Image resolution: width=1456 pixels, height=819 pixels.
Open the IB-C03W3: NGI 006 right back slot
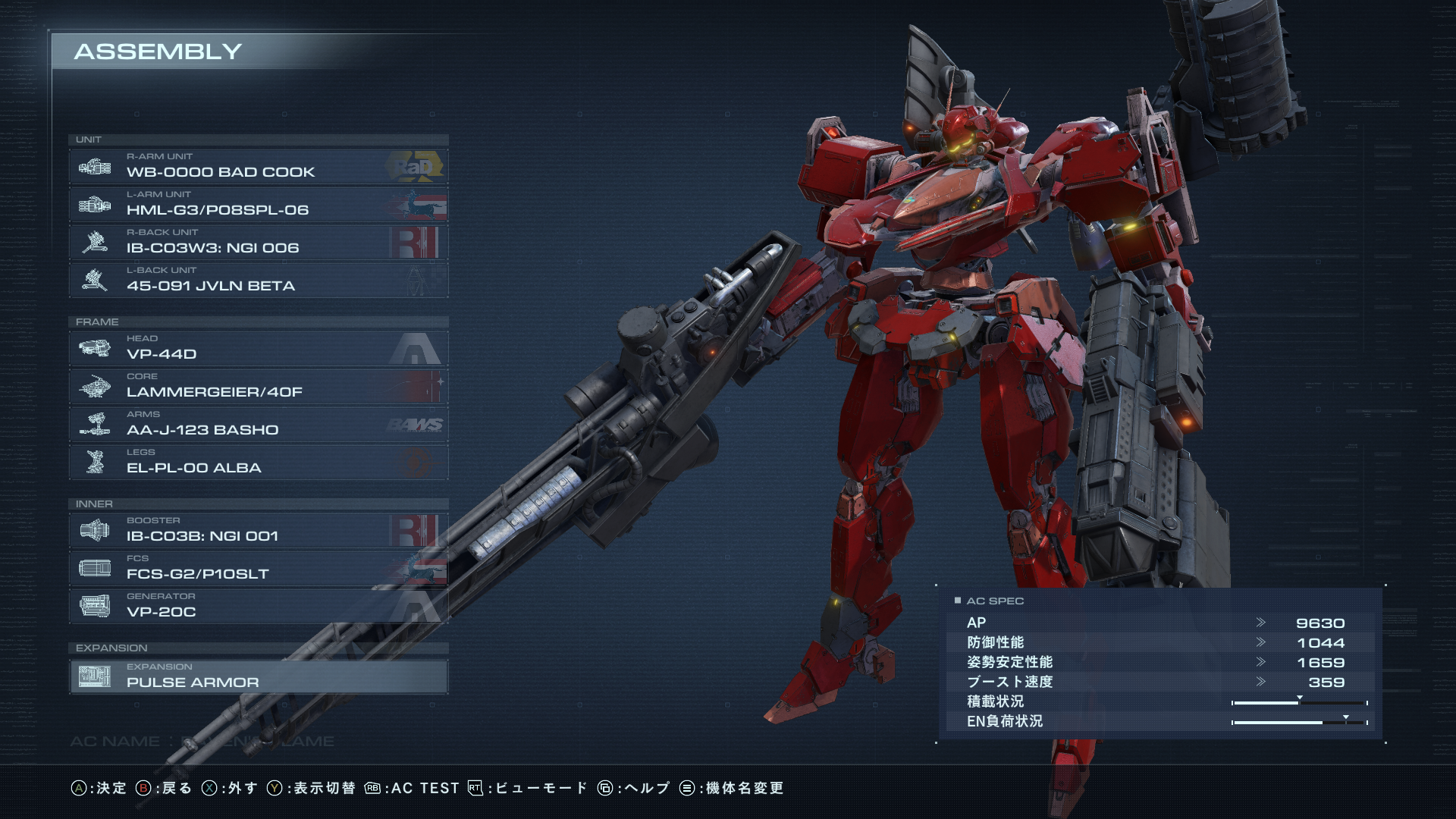click(258, 242)
